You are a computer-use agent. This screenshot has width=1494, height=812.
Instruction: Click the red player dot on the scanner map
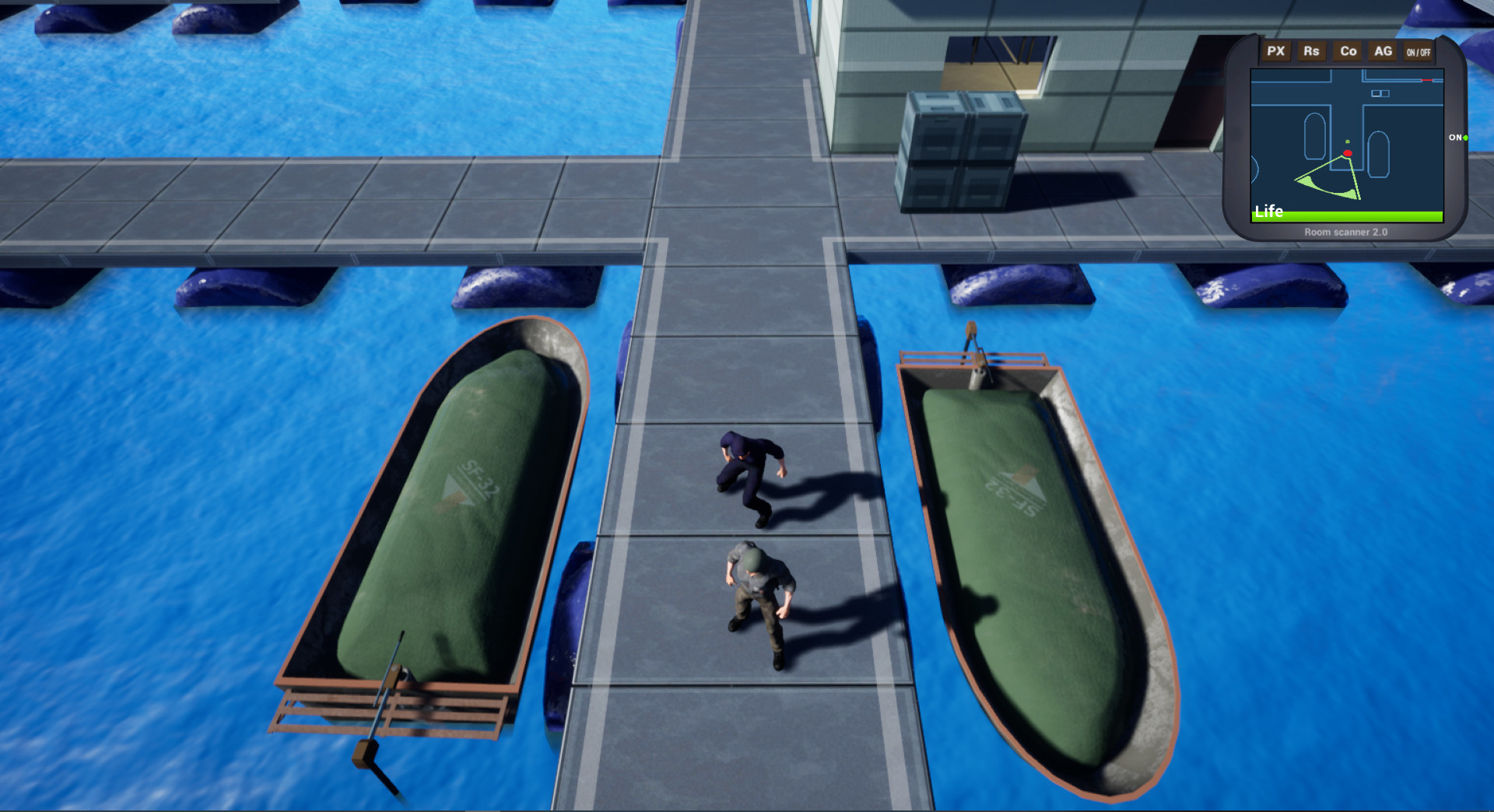click(x=1348, y=153)
